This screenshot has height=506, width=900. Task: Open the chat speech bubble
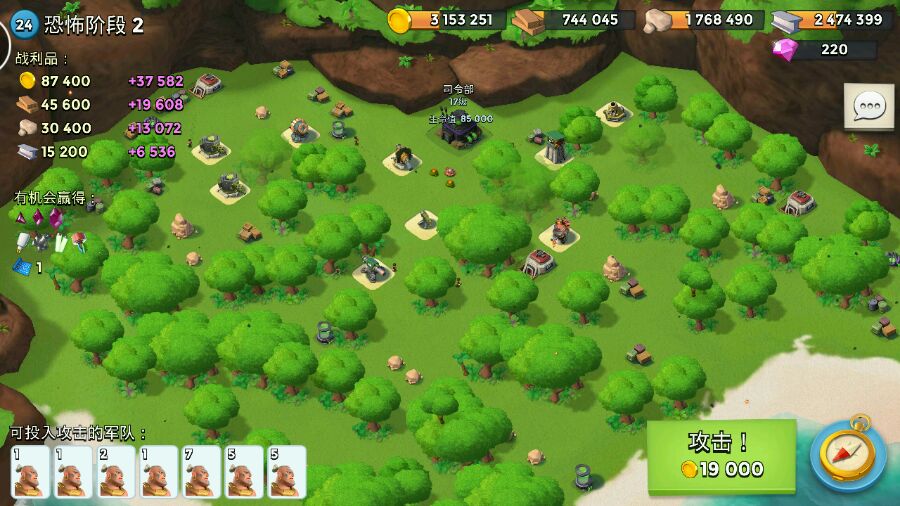(x=869, y=106)
